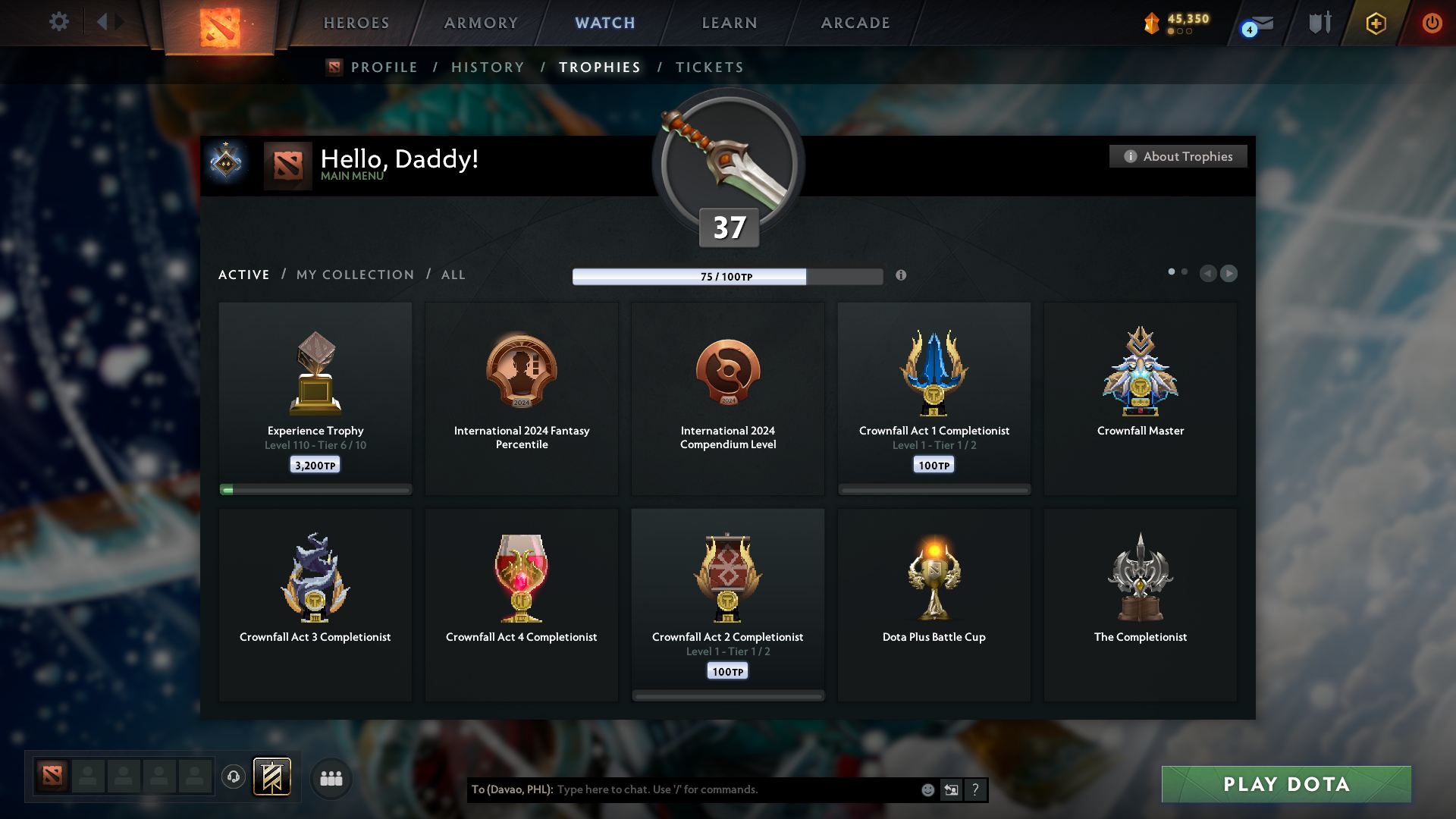Select the ALL trophies view
The height and width of the screenshot is (819, 1456).
(x=453, y=275)
